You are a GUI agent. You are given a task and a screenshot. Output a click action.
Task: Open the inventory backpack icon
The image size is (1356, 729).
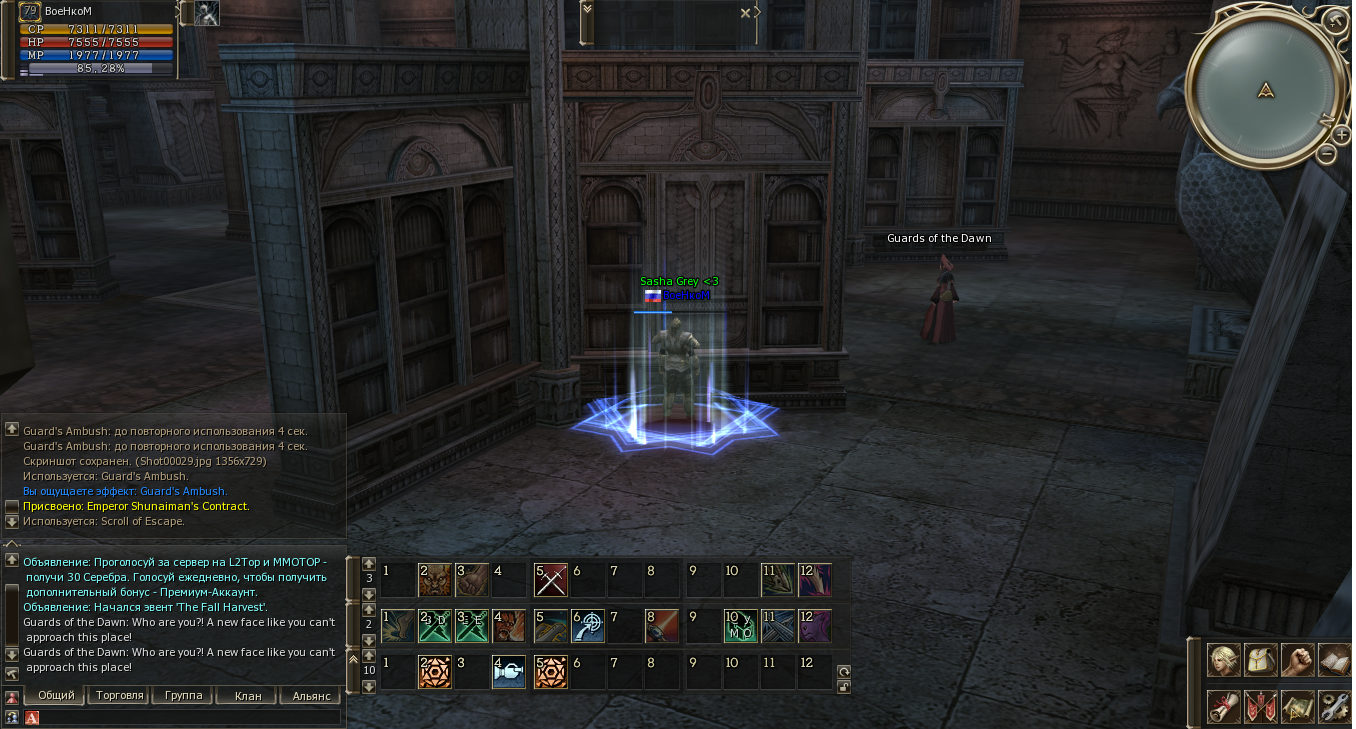pos(1260,660)
